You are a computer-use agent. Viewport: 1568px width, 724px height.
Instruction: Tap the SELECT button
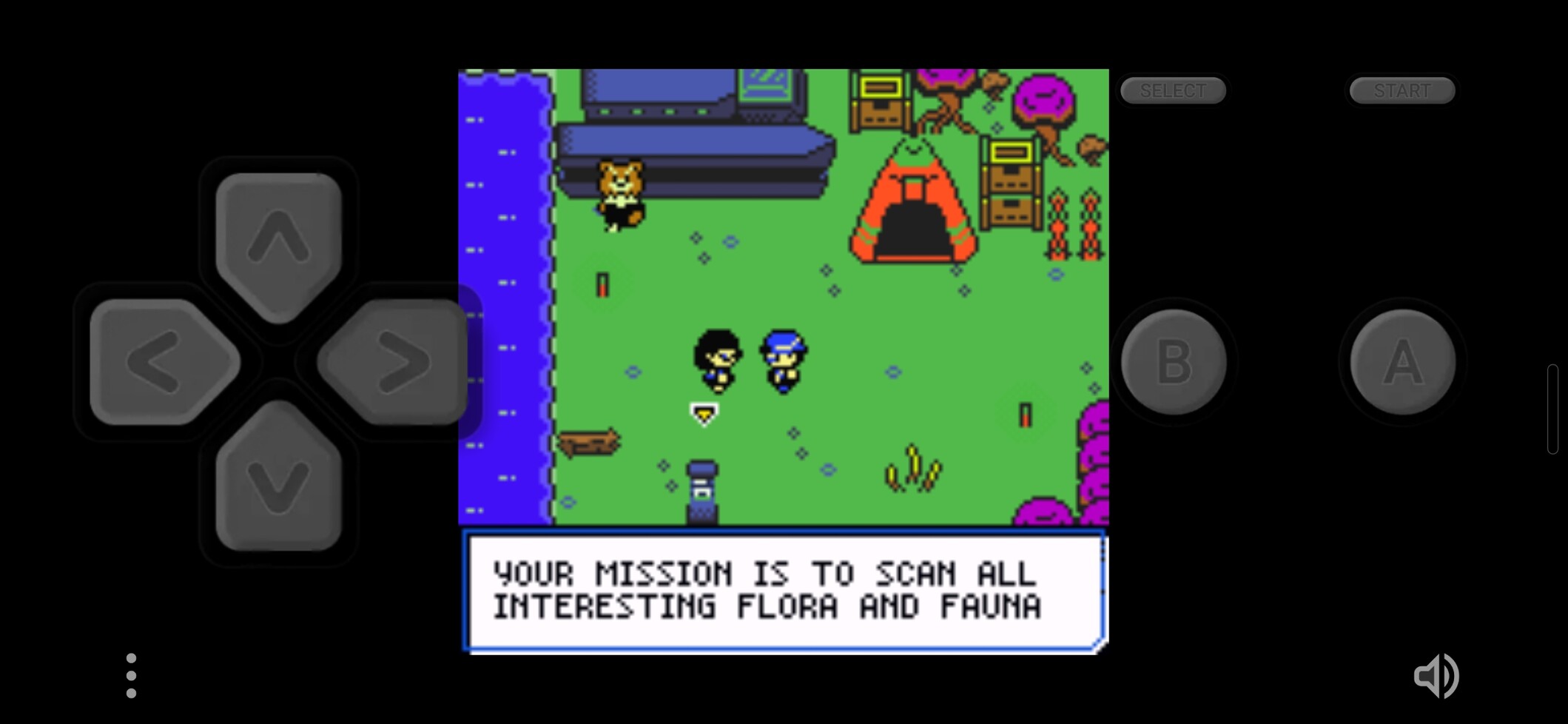[x=1173, y=90]
